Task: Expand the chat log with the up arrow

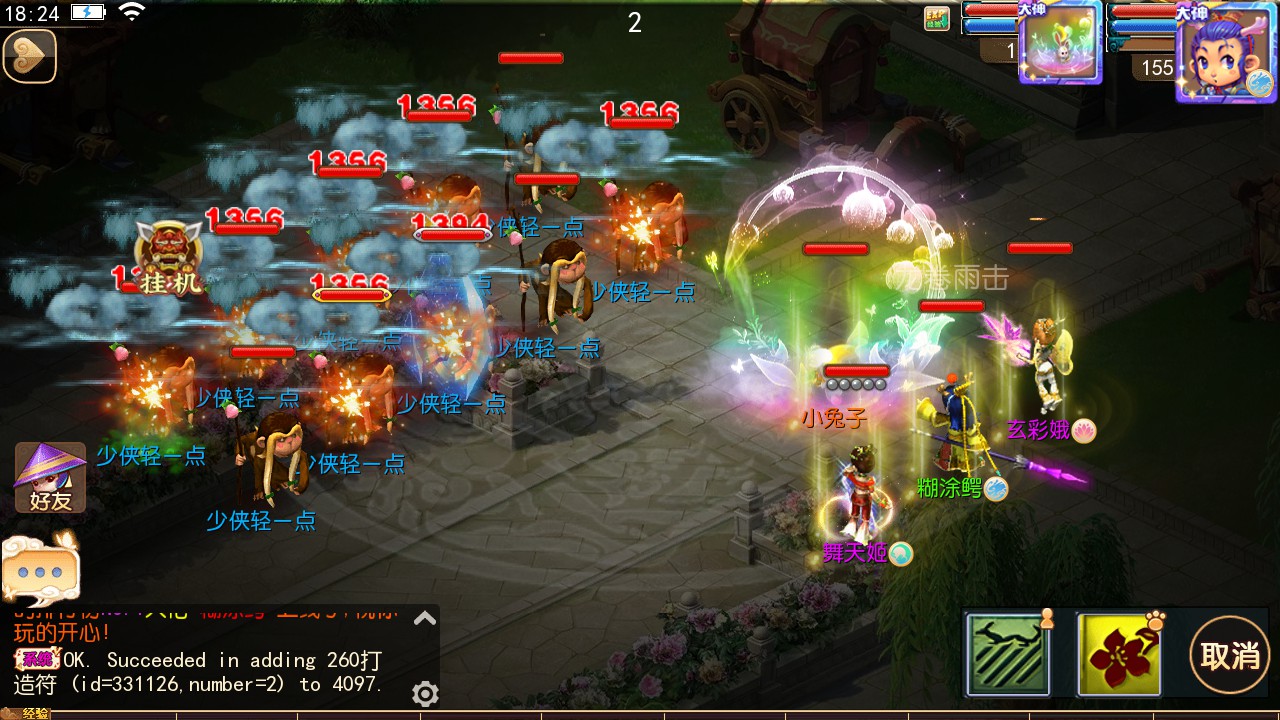Action: [425, 619]
